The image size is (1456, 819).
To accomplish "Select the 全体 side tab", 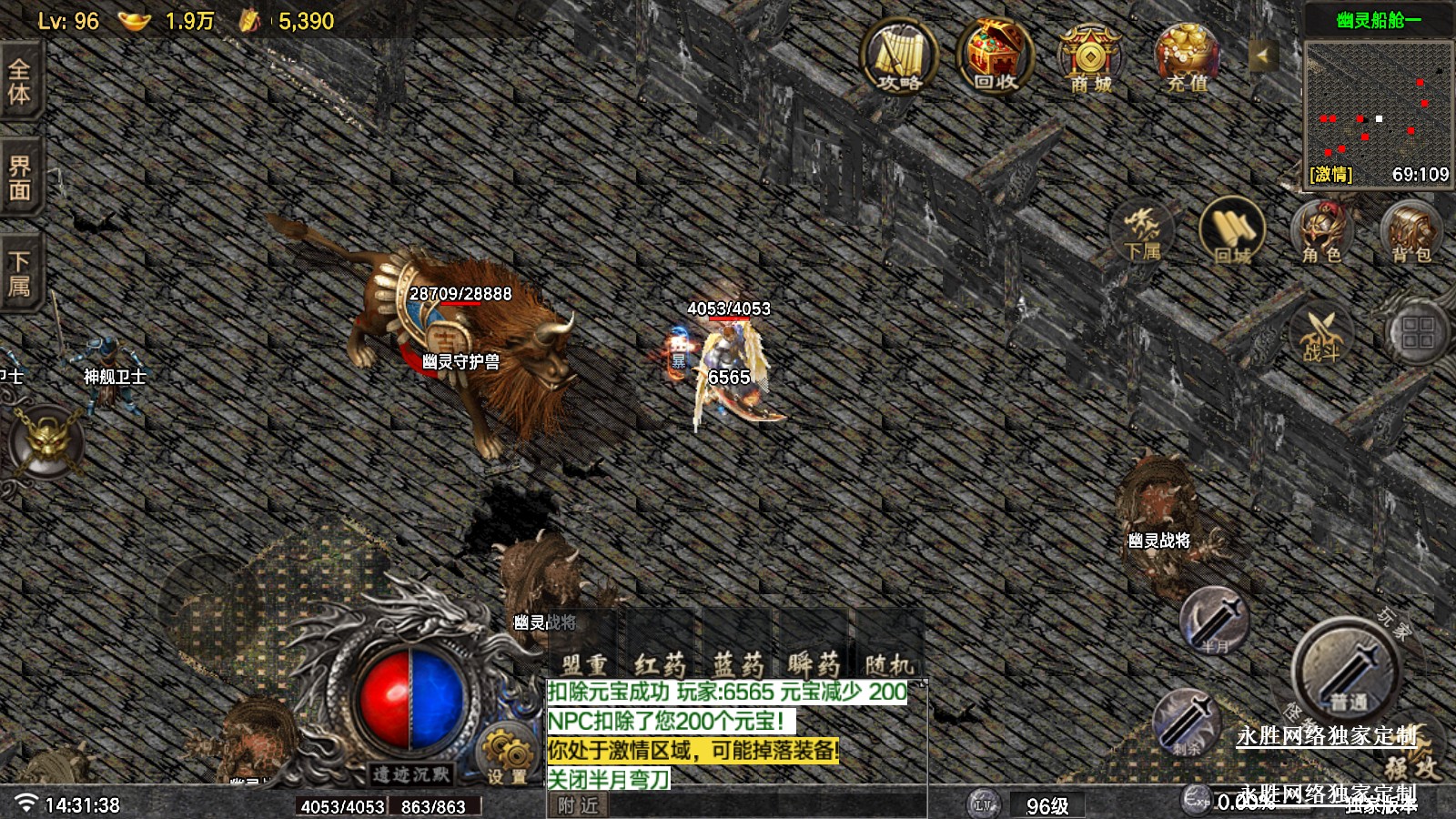I will (19, 82).
